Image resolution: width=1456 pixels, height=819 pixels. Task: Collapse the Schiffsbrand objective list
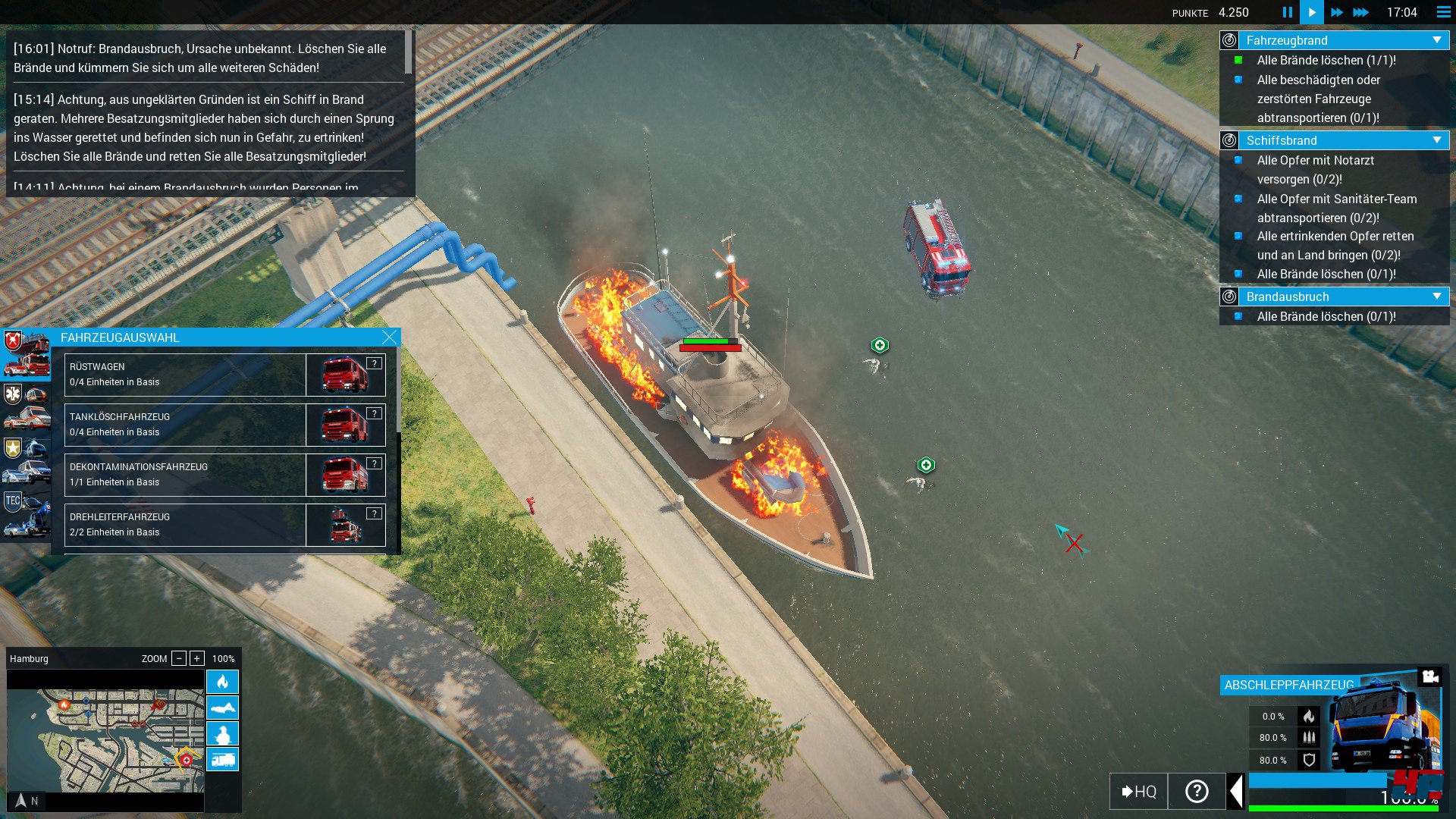click(1436, 140)
